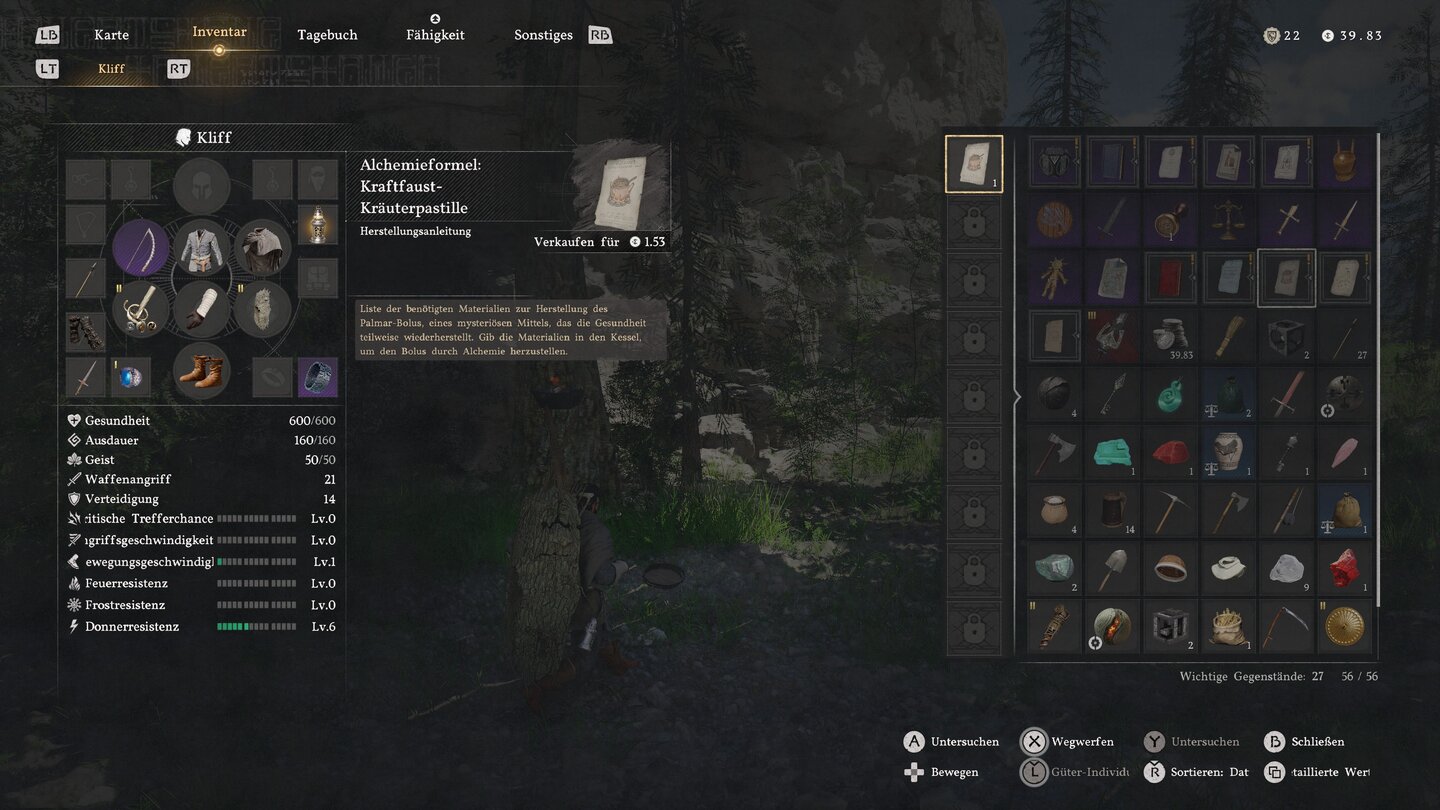
Task: Select the equipped white jacket armor
Action: click(202, 248)
